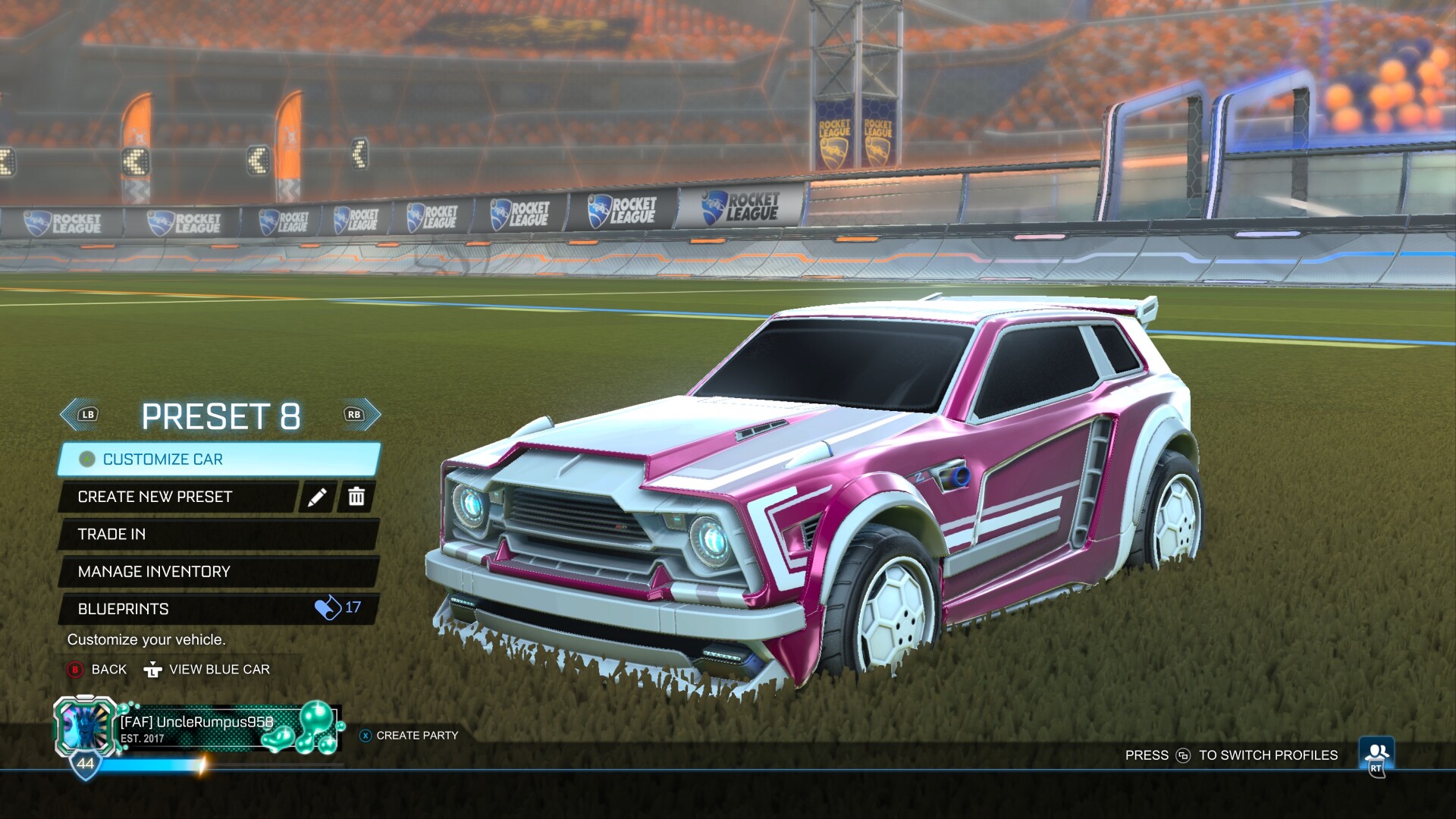Switch to the next preset arrow
Screen dimensions: 1456x819
[x=361, y=415]
